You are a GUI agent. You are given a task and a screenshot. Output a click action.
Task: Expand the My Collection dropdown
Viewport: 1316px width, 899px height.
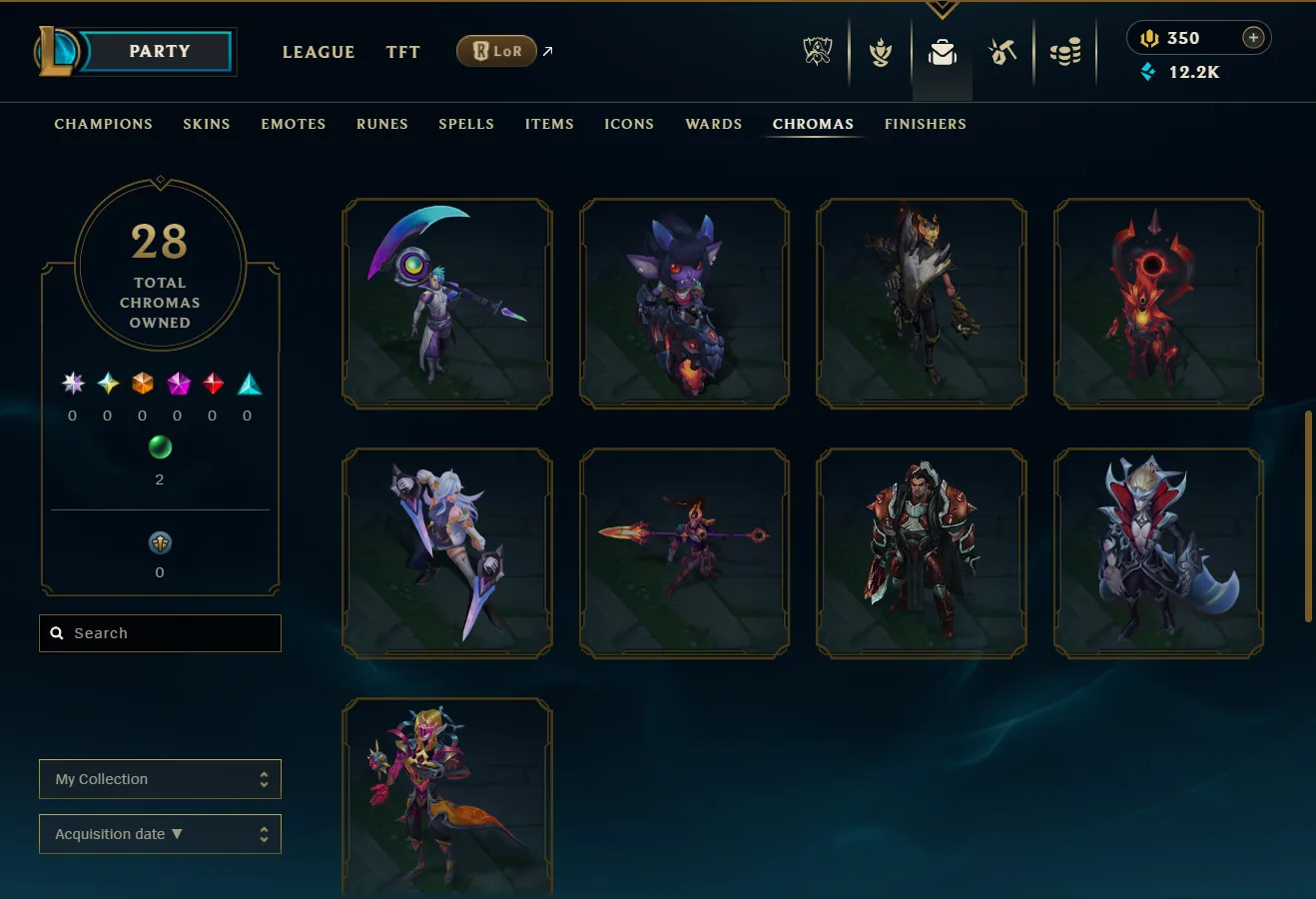160,778
